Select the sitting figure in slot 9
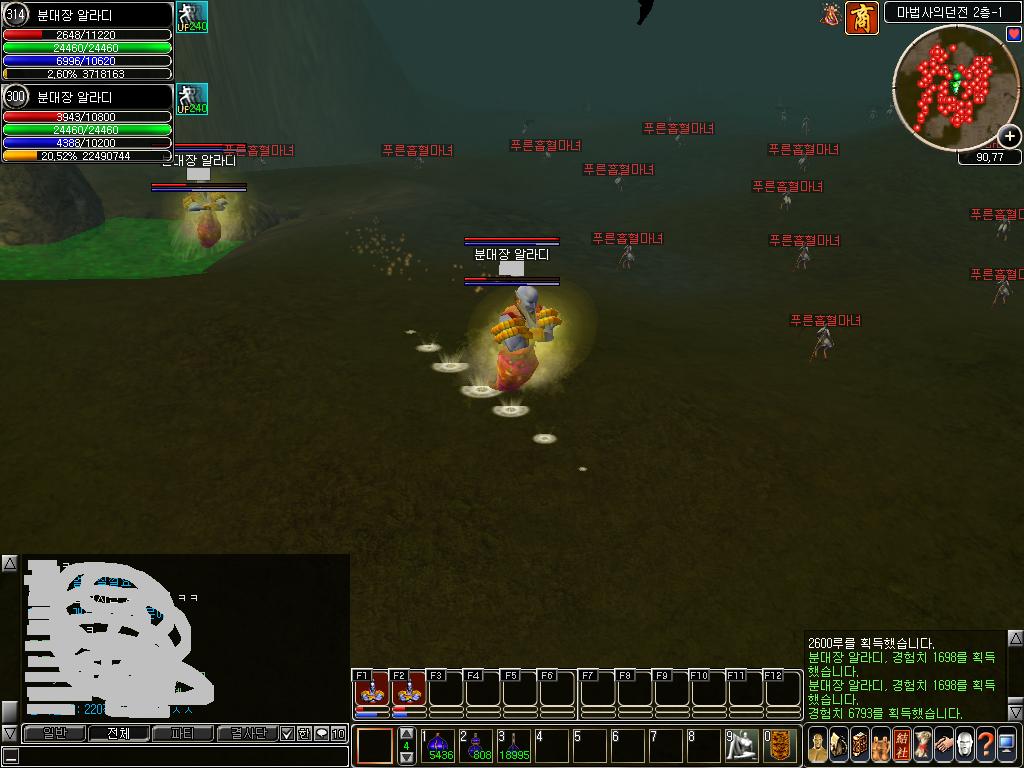Screen dimensions: 1024x768 743,745
